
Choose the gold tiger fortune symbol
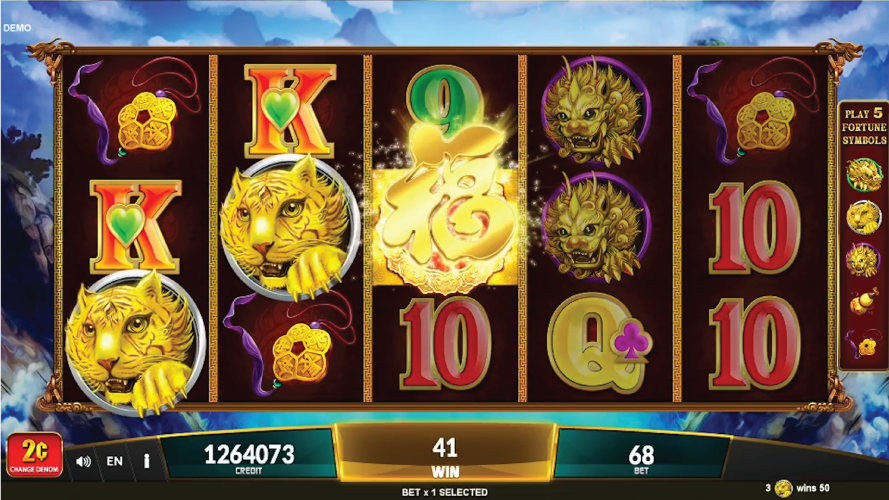point(863,217)
